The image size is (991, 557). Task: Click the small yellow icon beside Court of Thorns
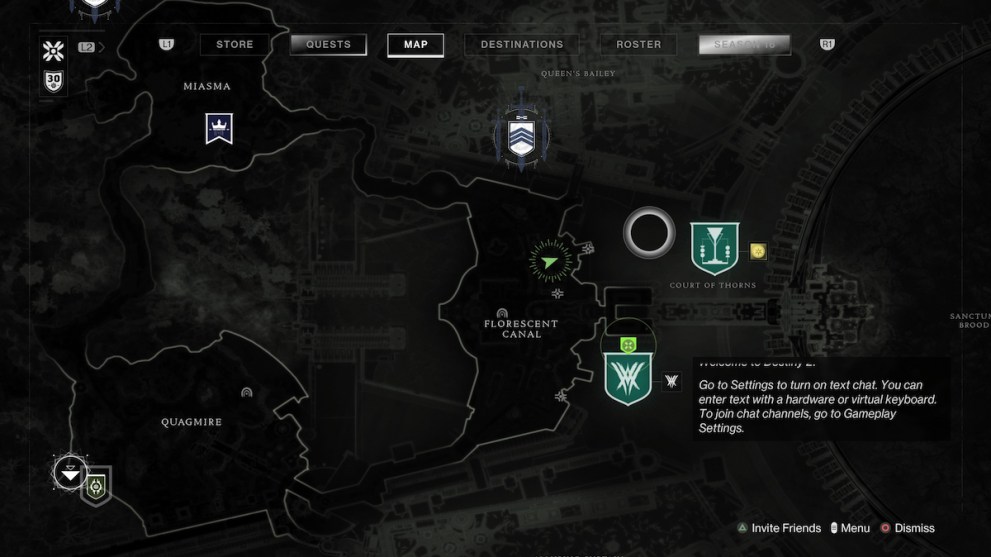[757, 251]
